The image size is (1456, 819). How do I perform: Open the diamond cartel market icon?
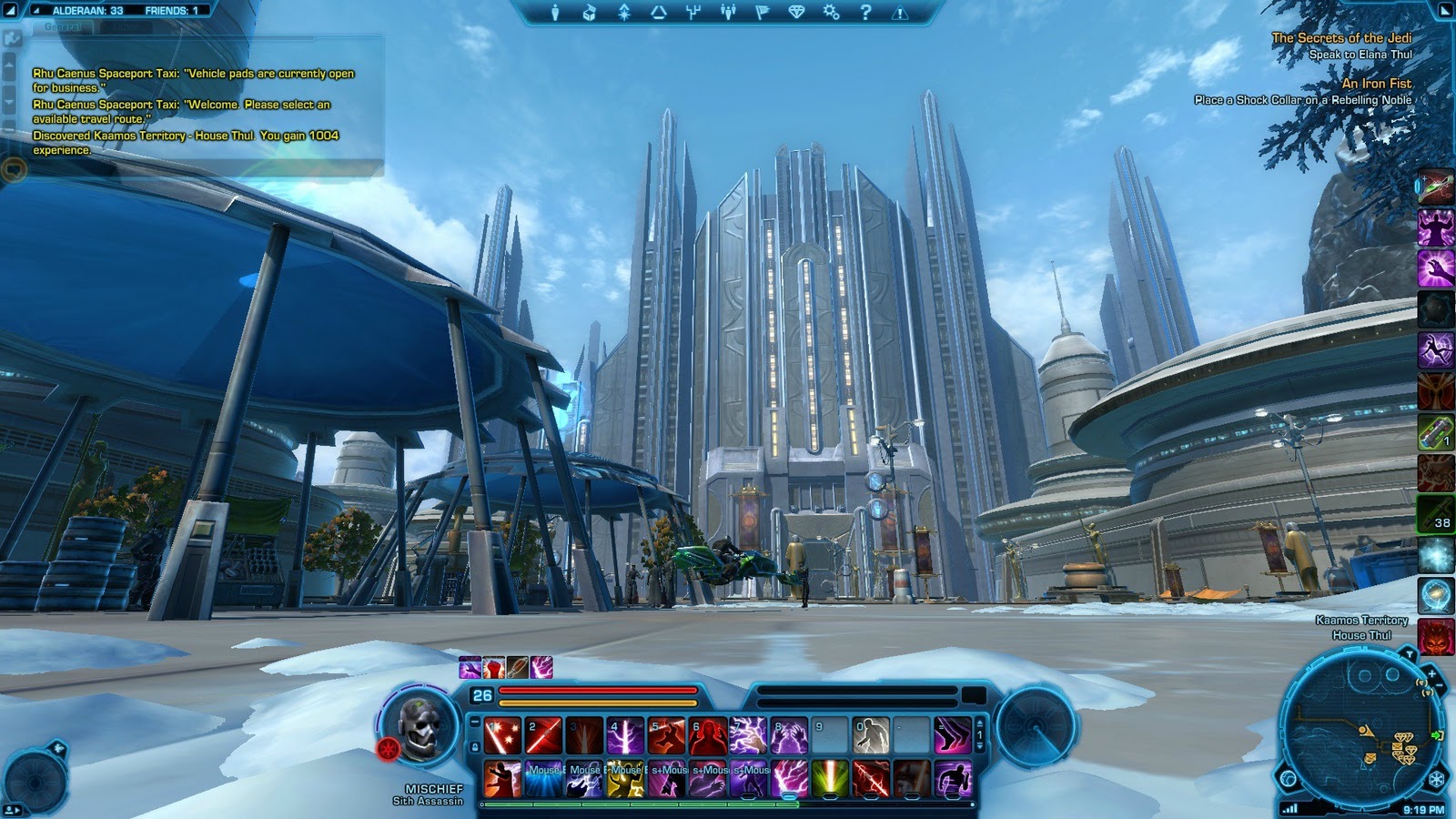click(796, 13)
